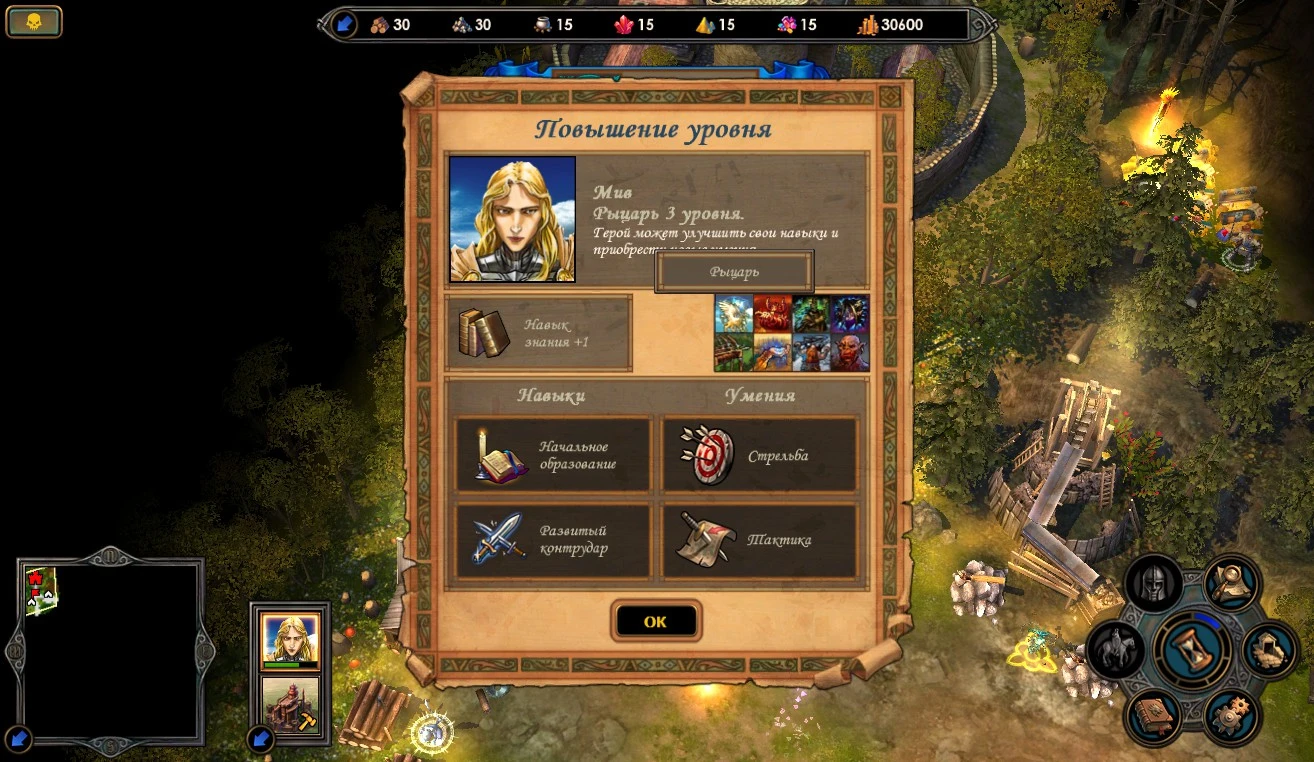Collapse the resource bar with the blue arrow
The height and width of the screenshot is (762, 1314).
pyautogui.click(x=346, y=22)
